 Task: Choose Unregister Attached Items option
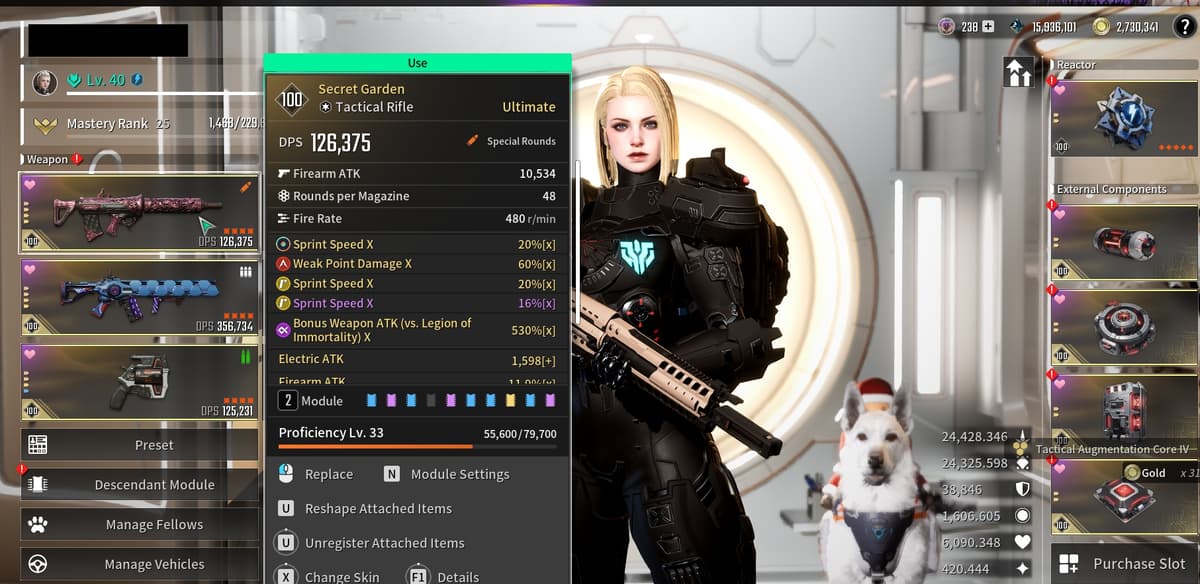[x=384, y=543]
